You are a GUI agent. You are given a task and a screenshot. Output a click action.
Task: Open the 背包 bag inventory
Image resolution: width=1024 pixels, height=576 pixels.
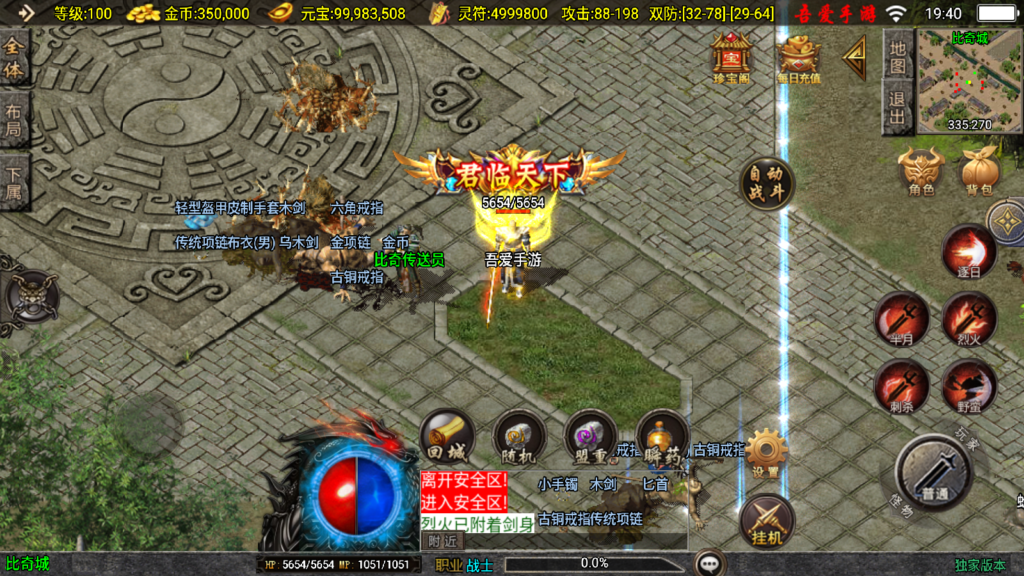pos(979,171)
